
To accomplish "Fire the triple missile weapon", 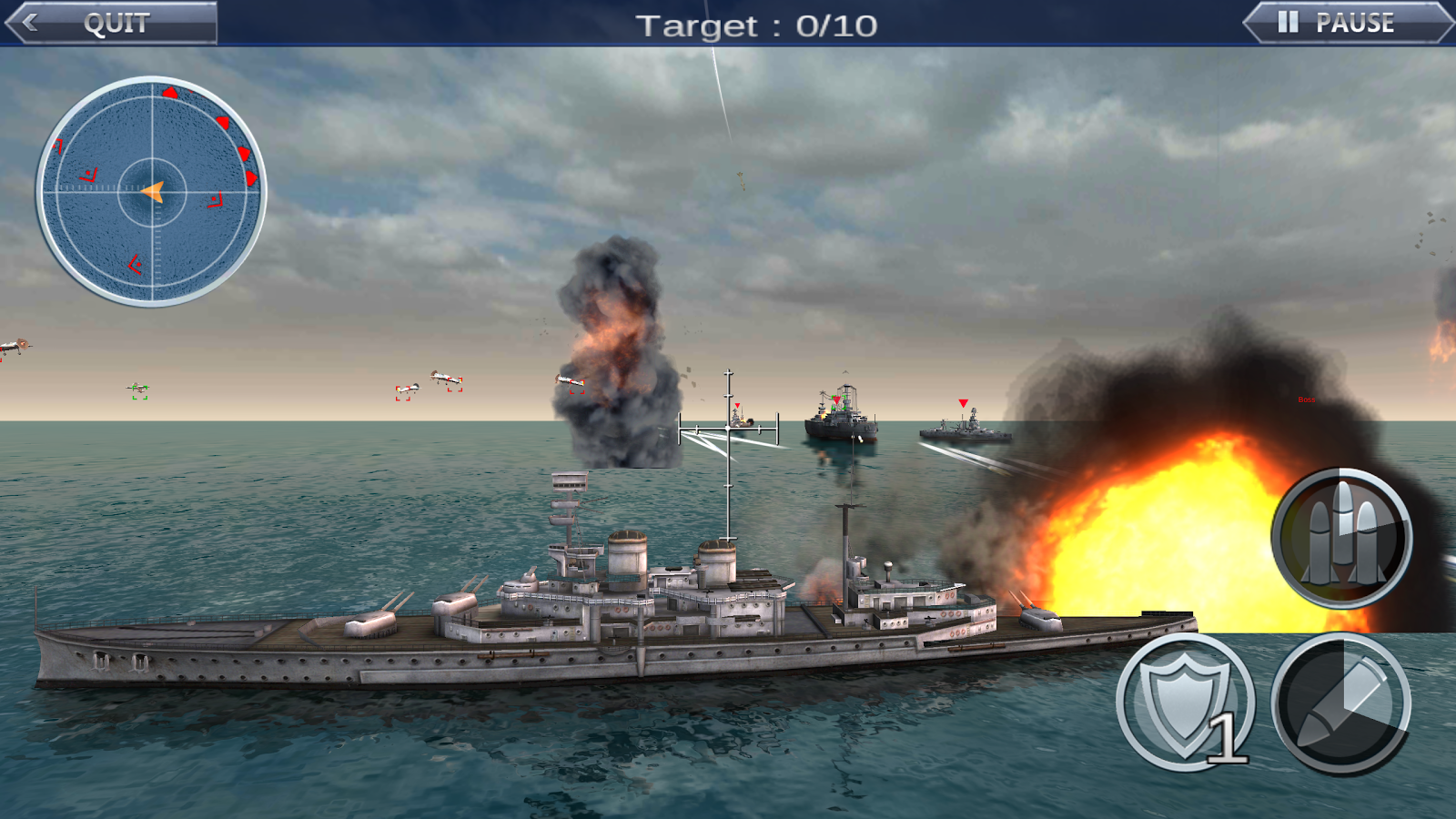I will [x=1341, y=538].
